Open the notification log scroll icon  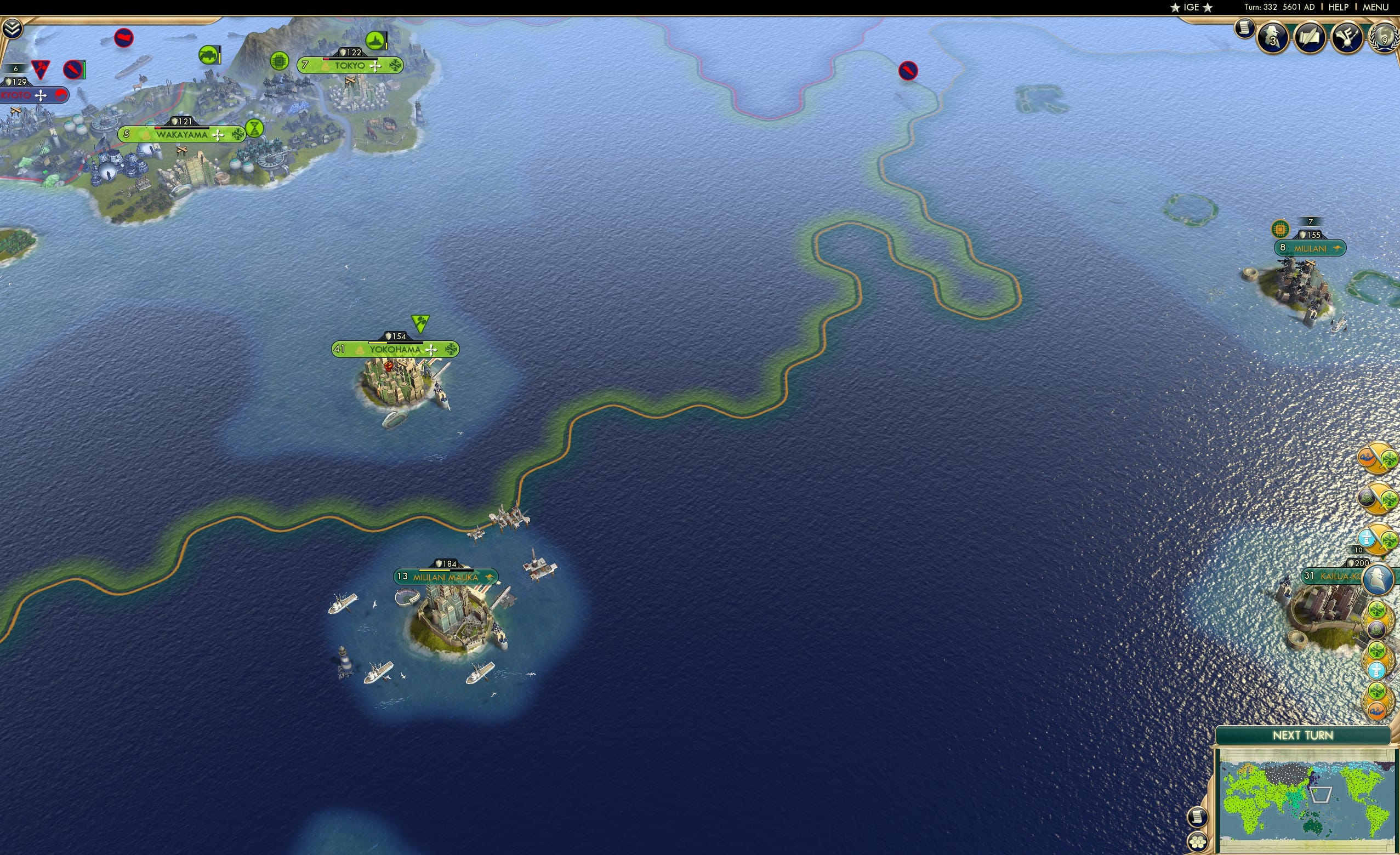1245,27
